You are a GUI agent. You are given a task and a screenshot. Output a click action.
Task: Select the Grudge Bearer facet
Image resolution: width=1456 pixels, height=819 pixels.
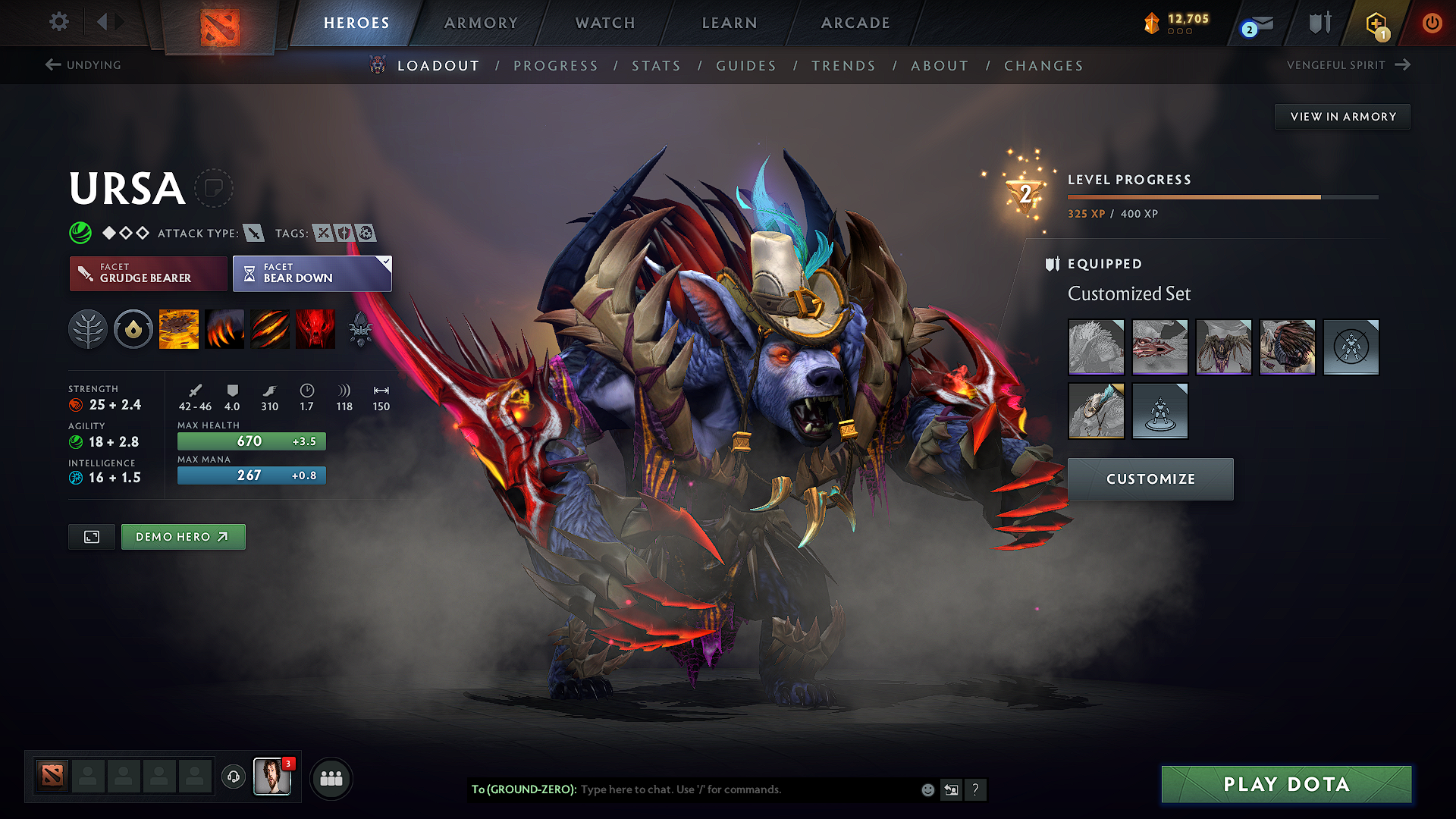pos(148,274)
